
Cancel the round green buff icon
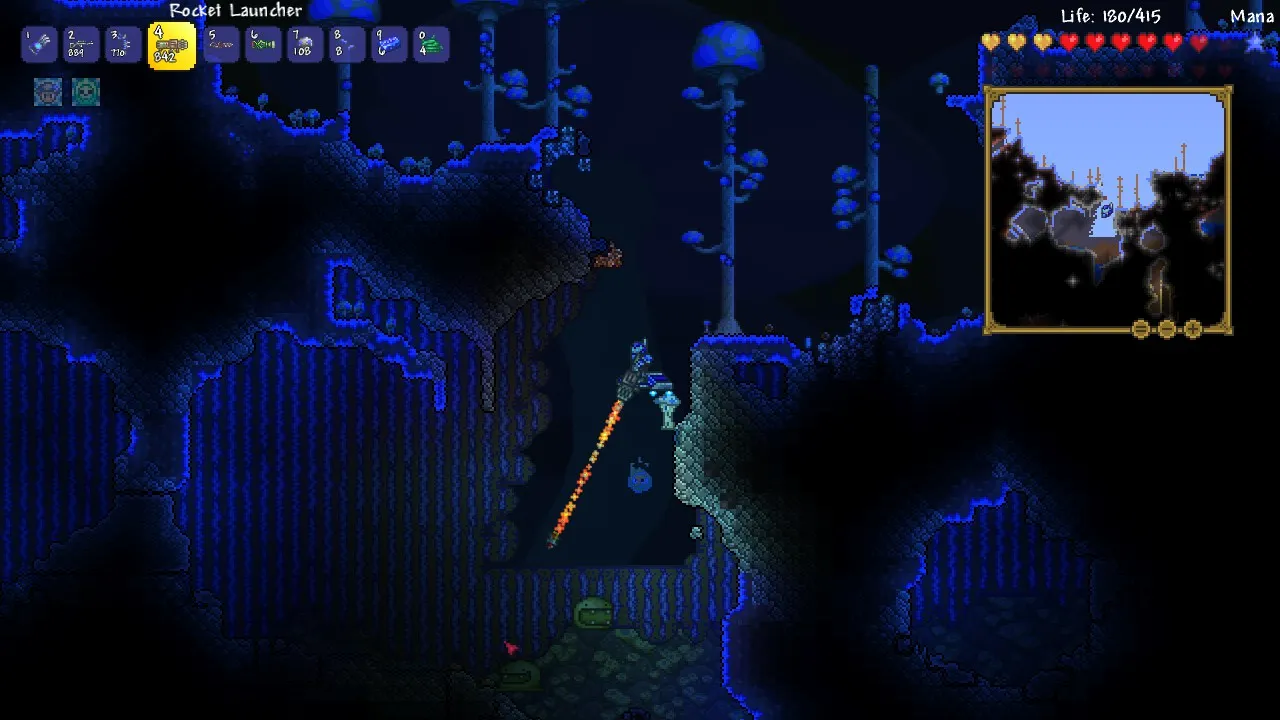[88, 92]
